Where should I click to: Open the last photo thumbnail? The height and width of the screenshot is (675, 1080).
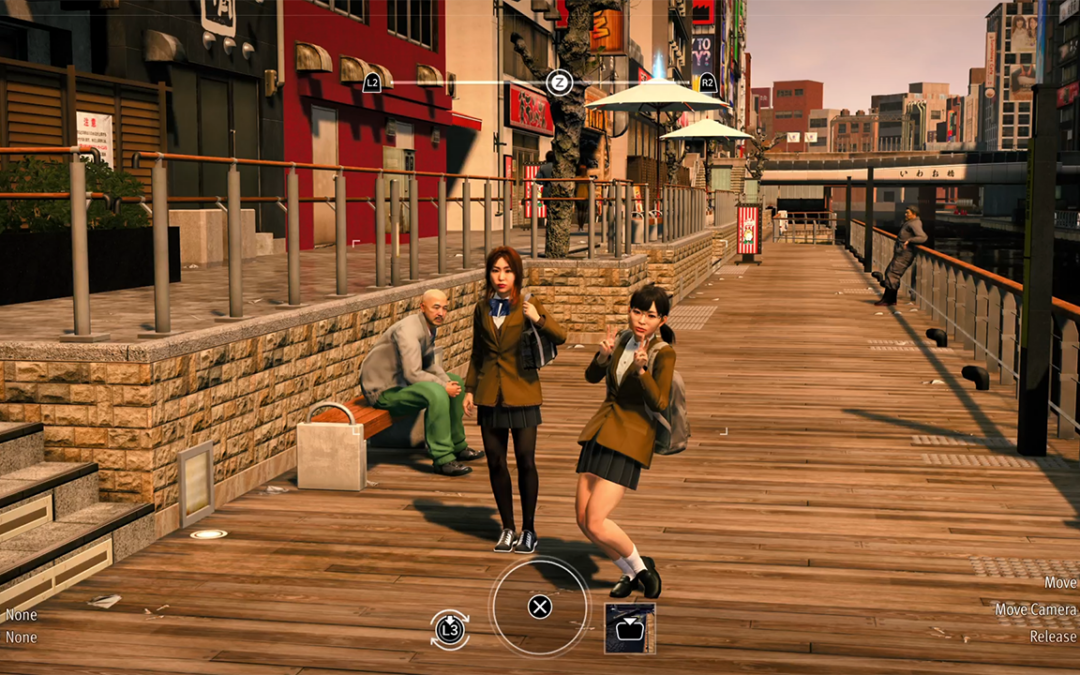pos(630,629)
